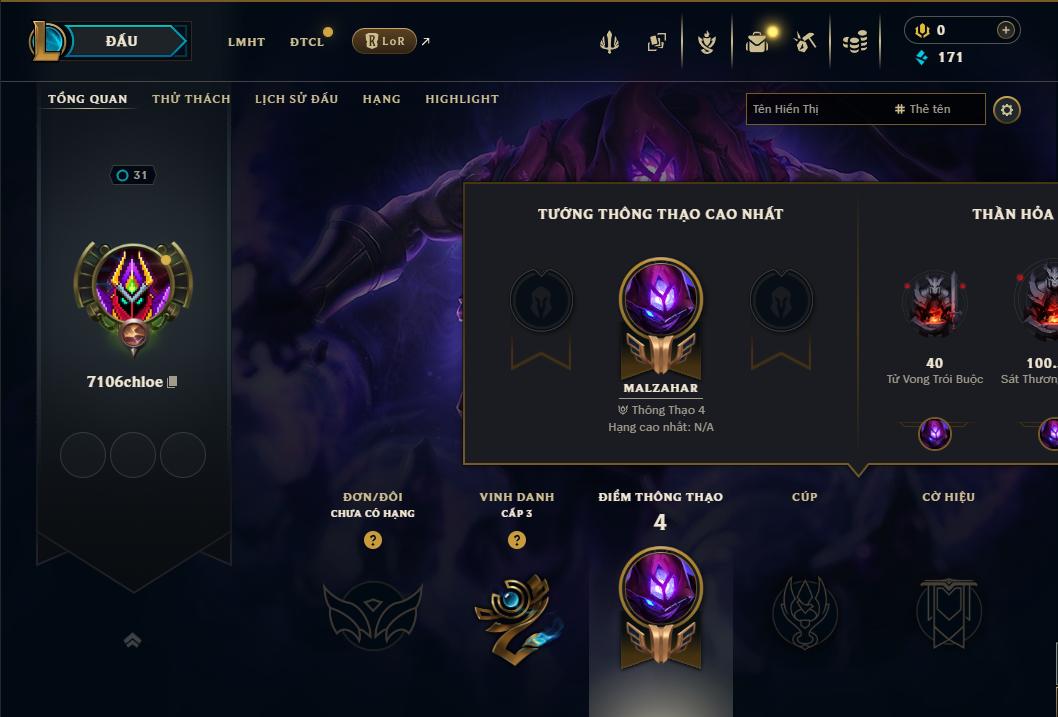This screenshot has height=717, width=1058.
Task: Click the summoner profile icon
Action: [133, 288]
